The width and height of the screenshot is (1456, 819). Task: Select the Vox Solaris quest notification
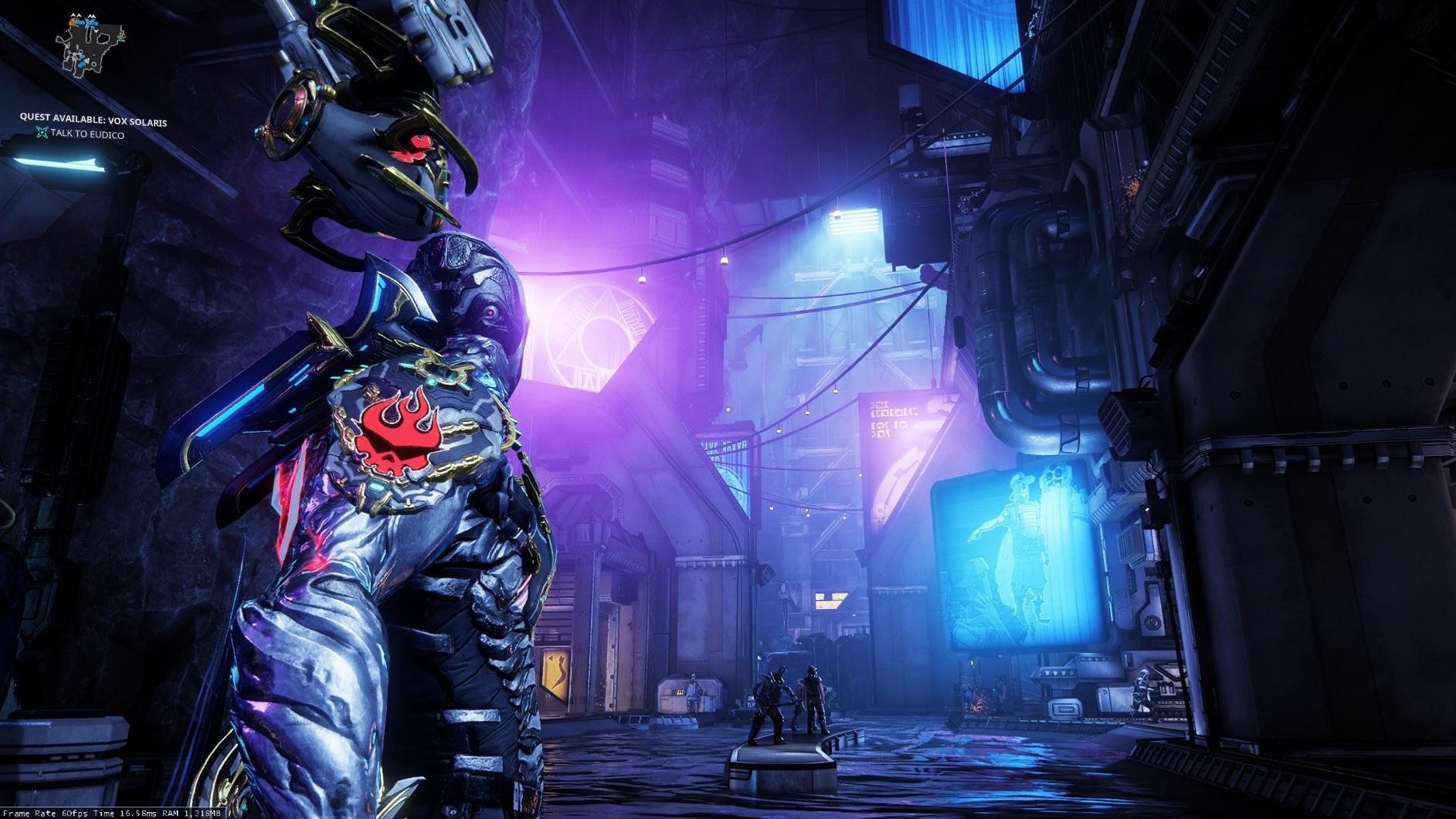(93, 121)
